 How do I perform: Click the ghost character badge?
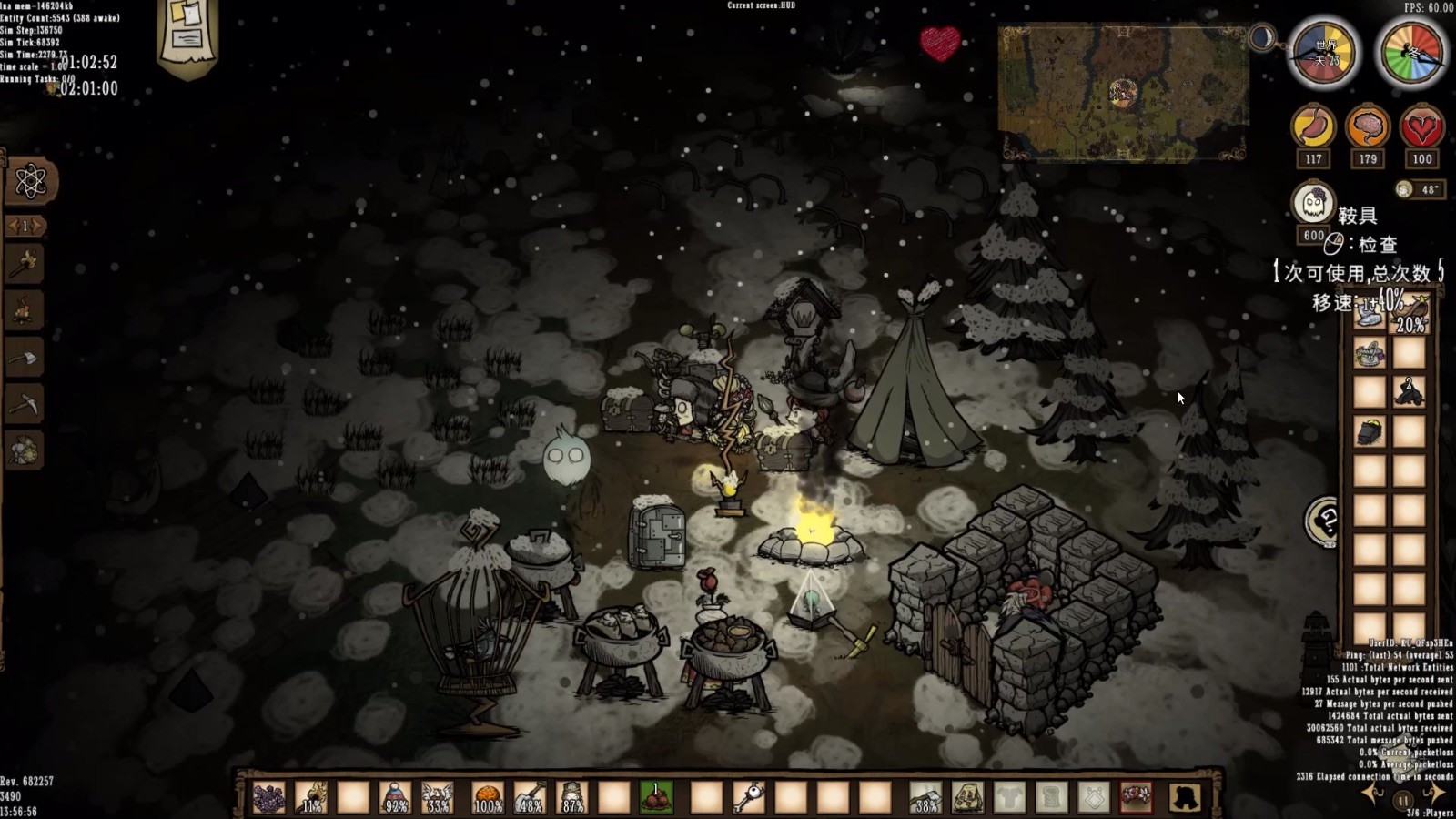pos(1313,204)
